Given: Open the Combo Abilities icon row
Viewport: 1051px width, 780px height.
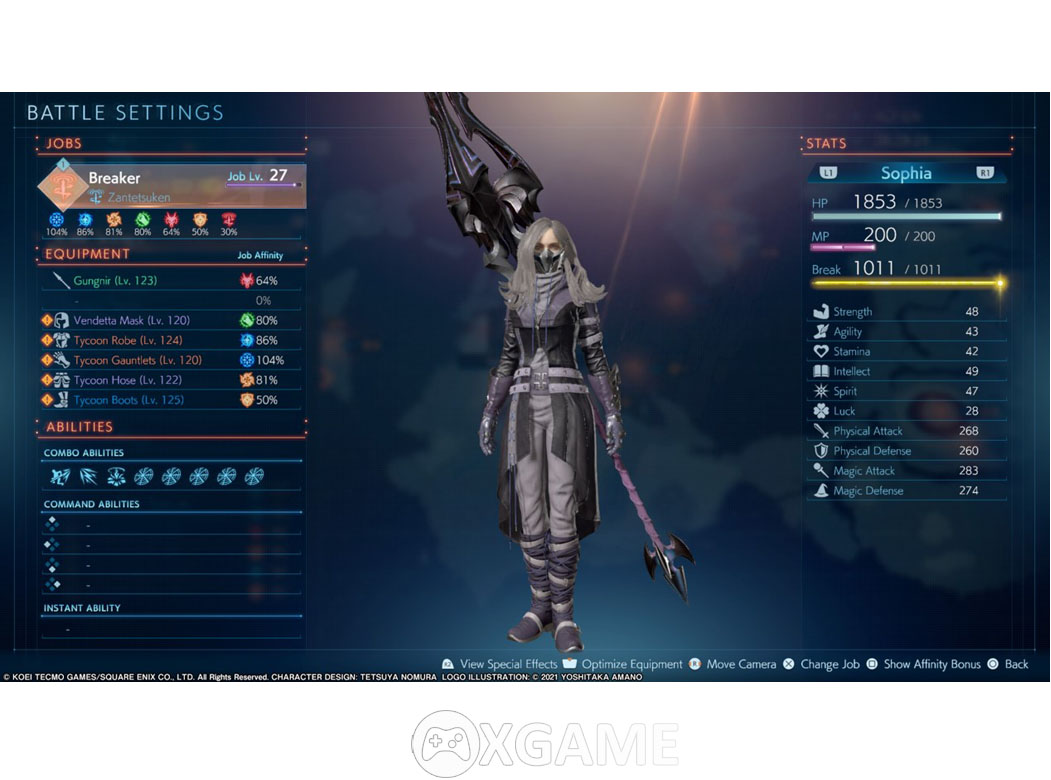Looking at the screenshot, I should pos(157,477).
